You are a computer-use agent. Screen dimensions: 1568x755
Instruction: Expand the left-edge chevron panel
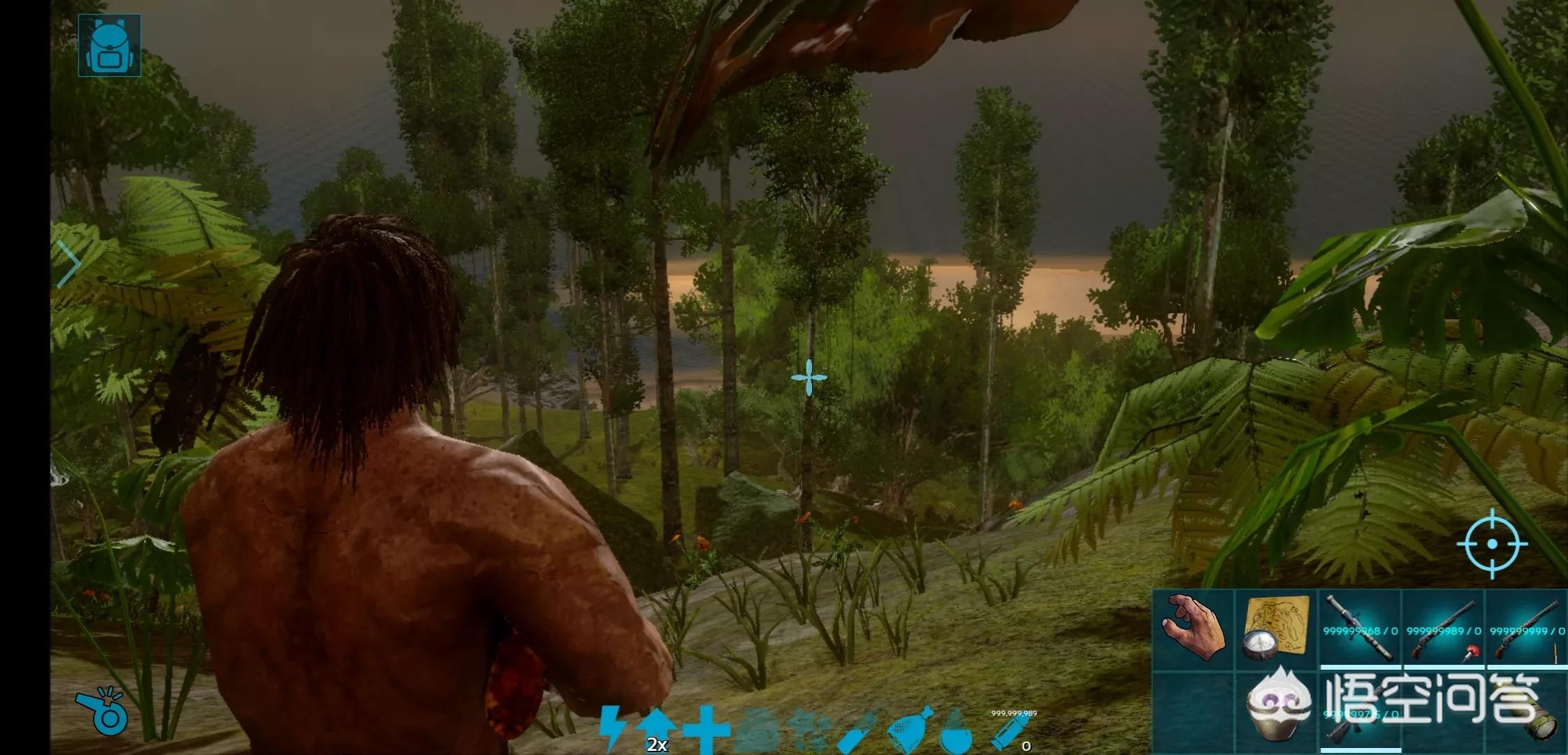(x=68, y=264)
